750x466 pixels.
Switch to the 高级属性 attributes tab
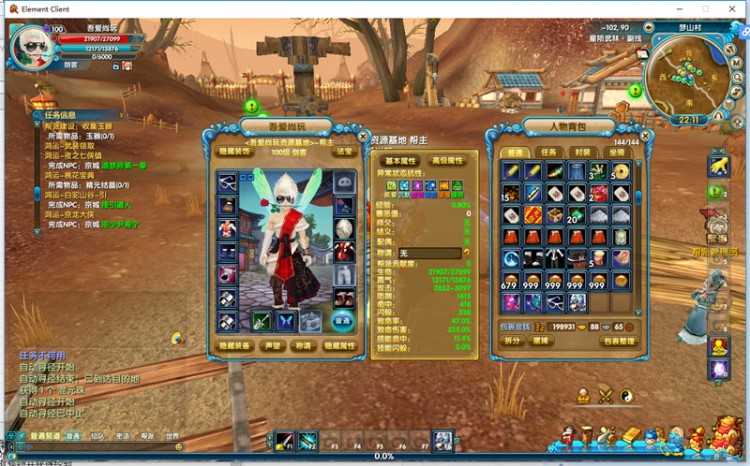[446, 160]
